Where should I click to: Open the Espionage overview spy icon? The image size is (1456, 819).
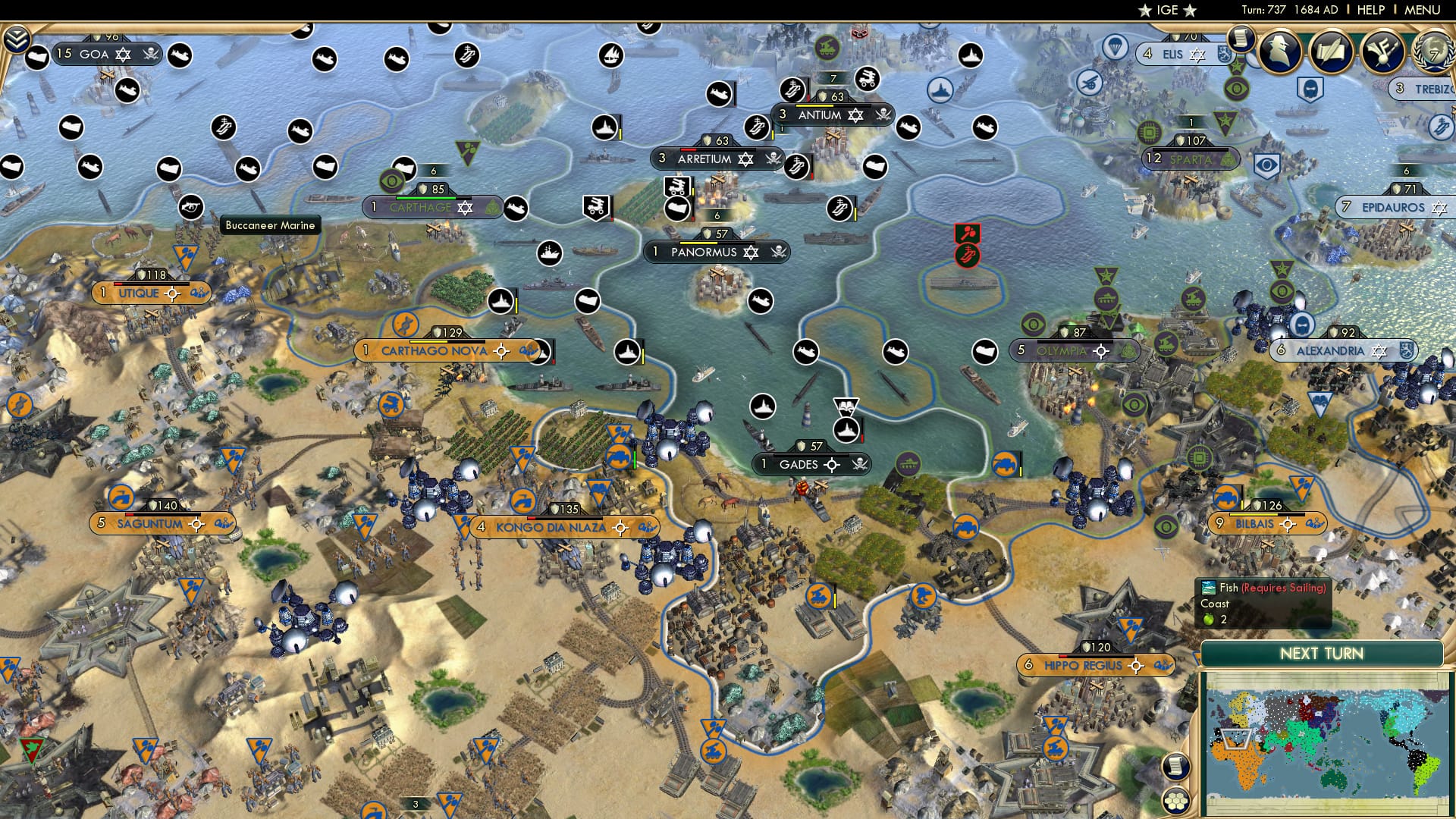[x=1282, y=53]
